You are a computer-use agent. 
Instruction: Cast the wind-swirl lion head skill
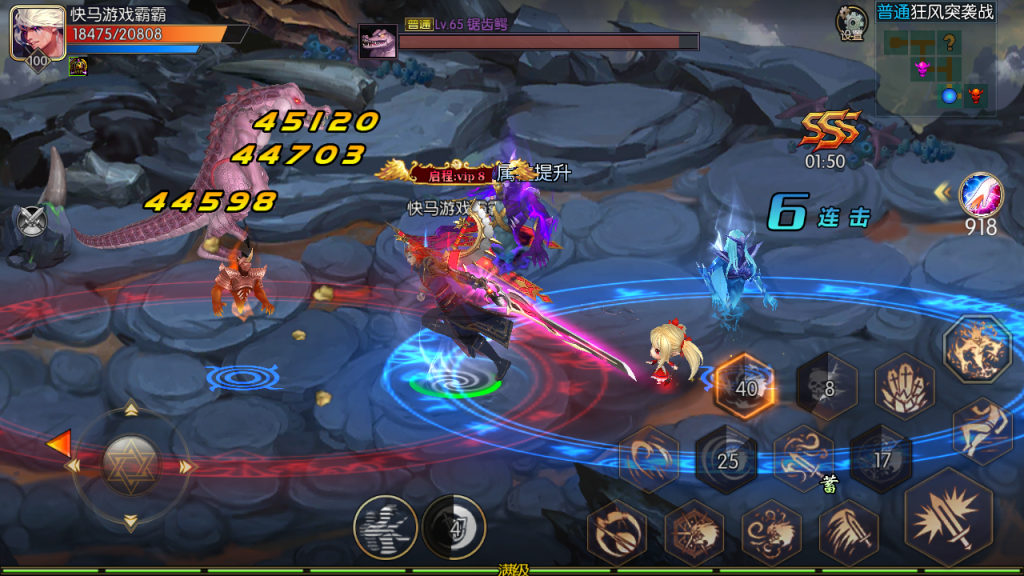(770, 532)
